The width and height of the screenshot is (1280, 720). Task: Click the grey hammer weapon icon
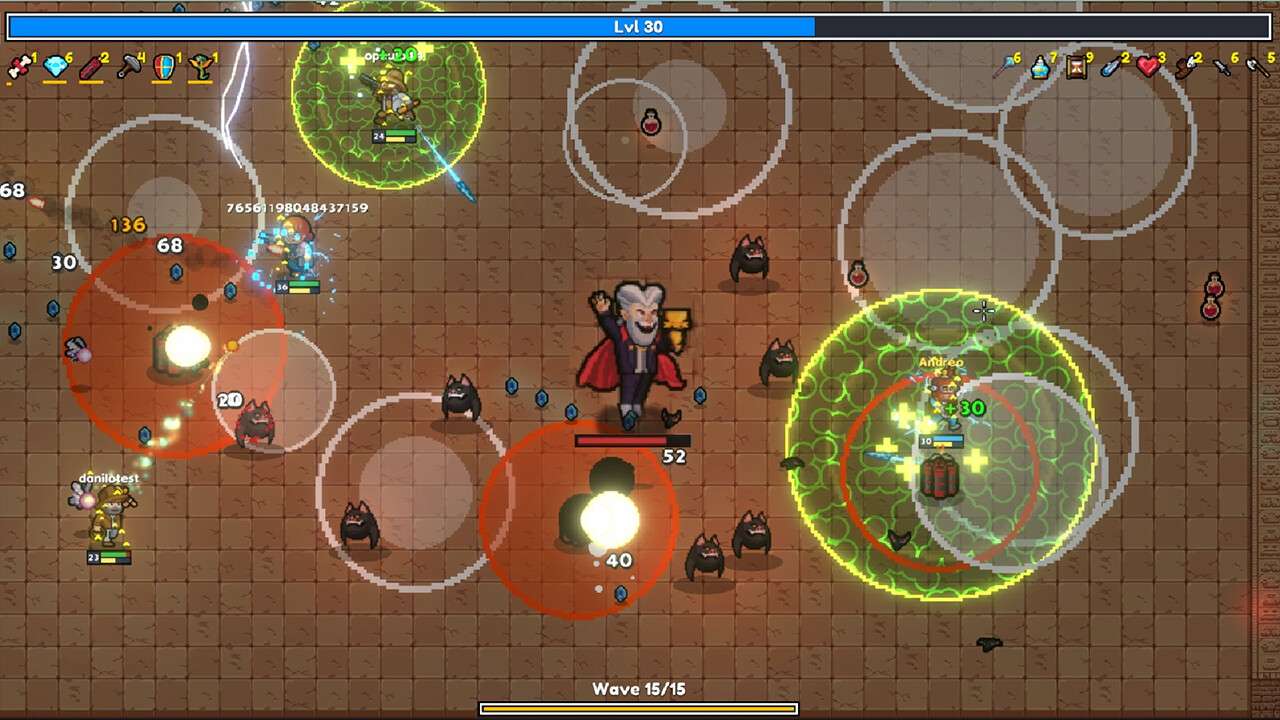click(129, 67)
